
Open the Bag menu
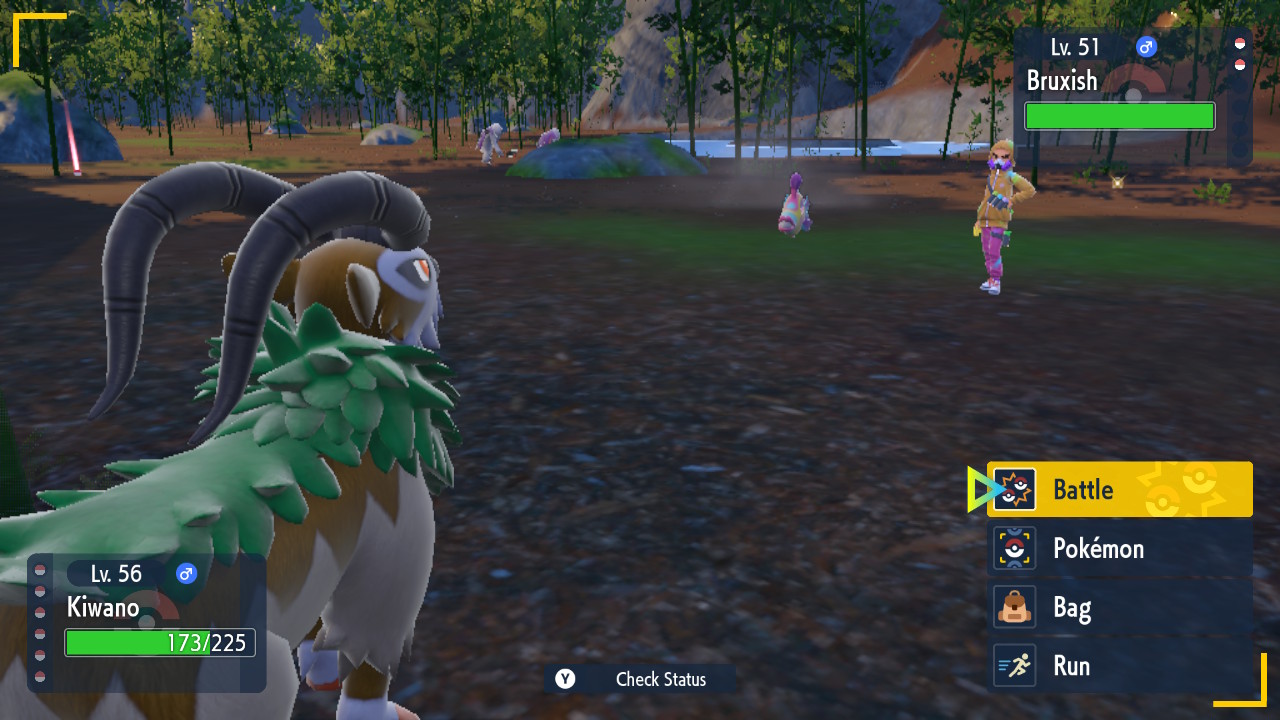point(1119,607)
